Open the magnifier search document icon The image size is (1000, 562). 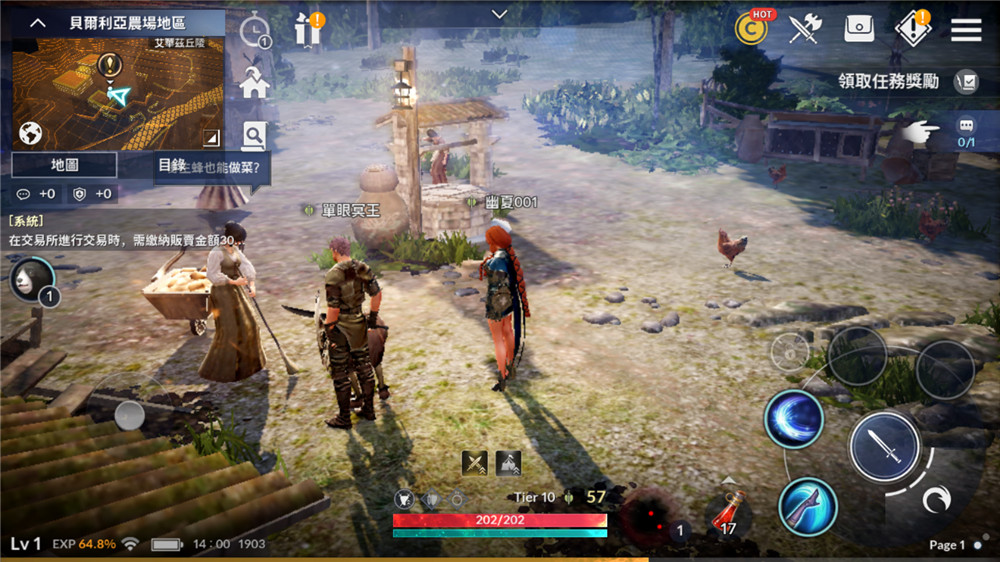click(255, 136)
